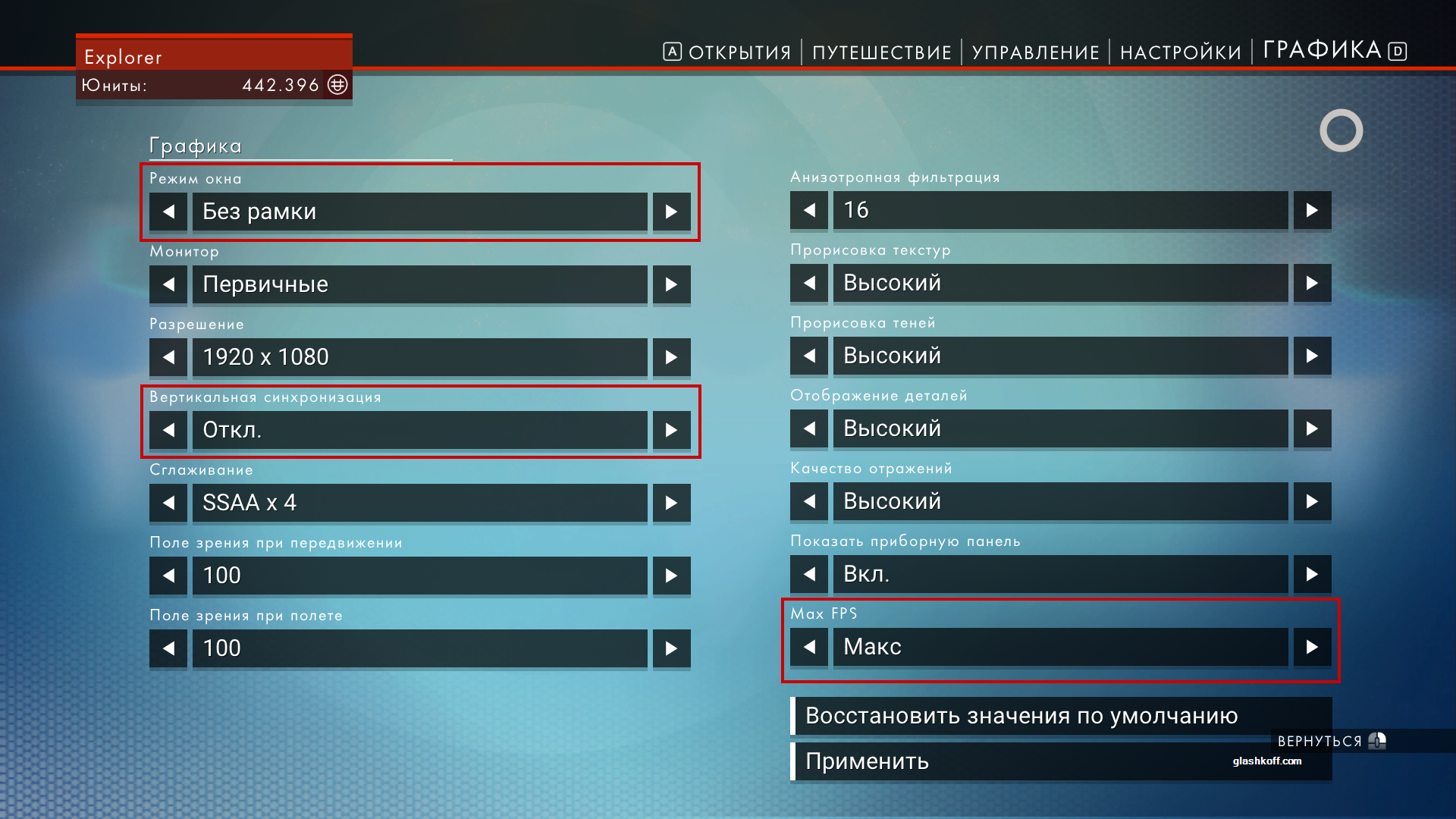Viewport: 1456px width, 819px height.
Task: Lower Max FPS using the left arrow
Action: tap(809, 647)
